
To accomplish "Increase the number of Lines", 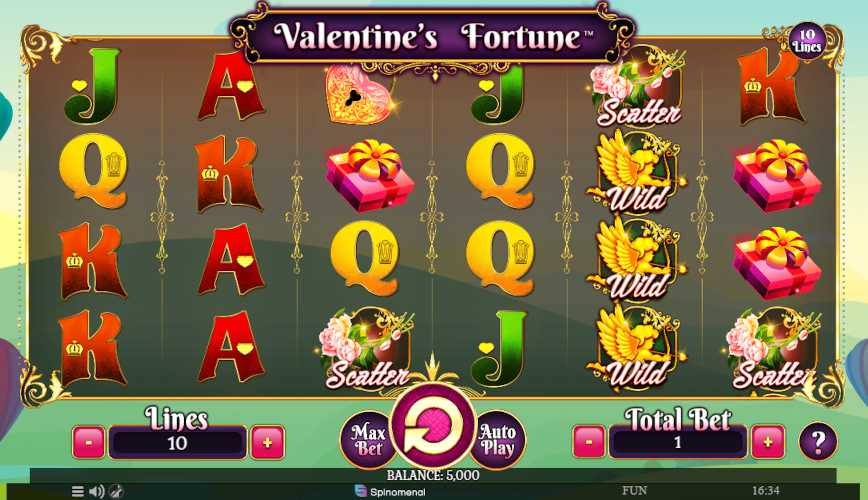I will click(x=267, y=441).
